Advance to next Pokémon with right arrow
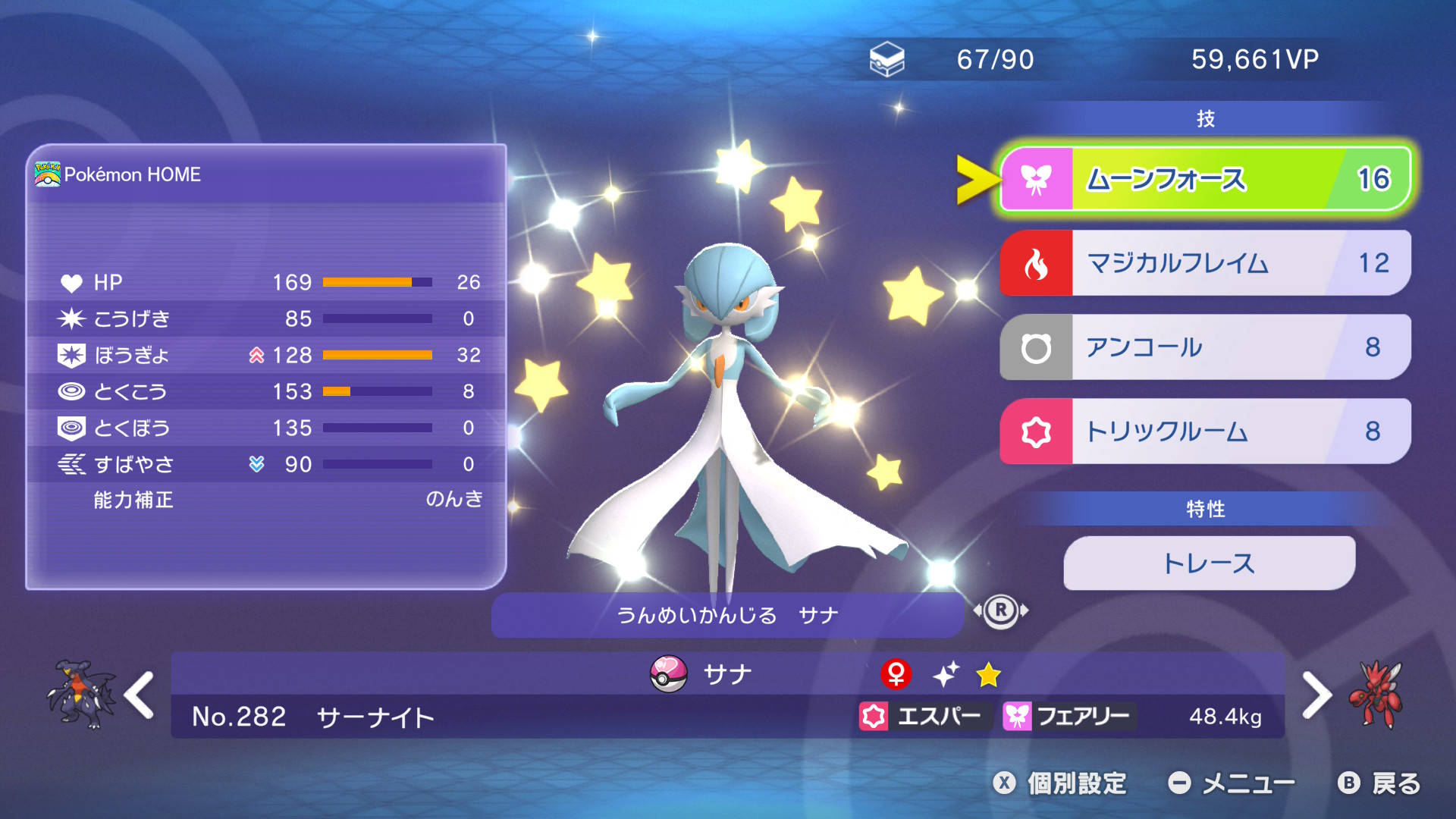Viewport: 1456px width, 819px height. tap(1316, 695)
